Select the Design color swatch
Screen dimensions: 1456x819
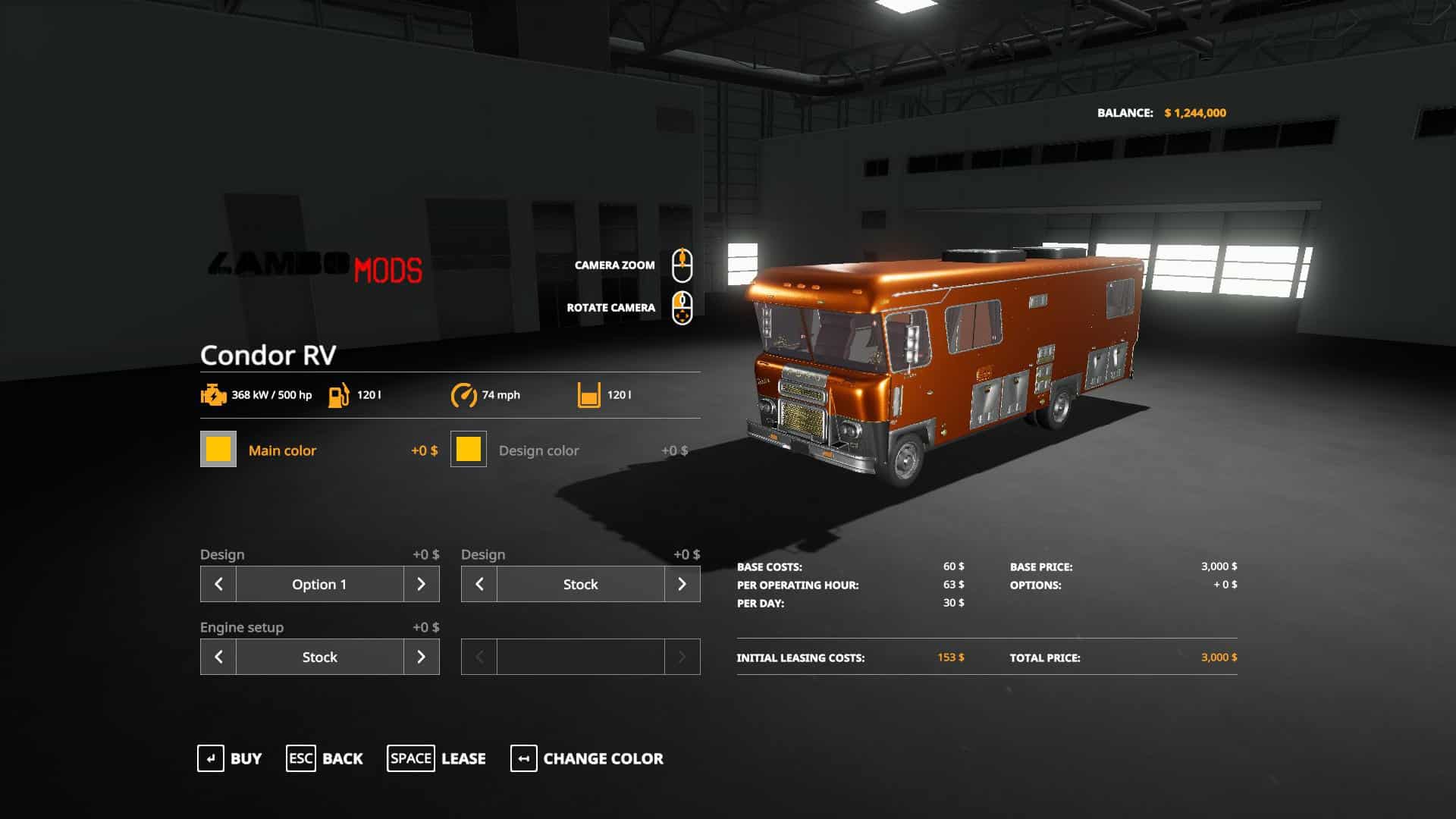469,449
